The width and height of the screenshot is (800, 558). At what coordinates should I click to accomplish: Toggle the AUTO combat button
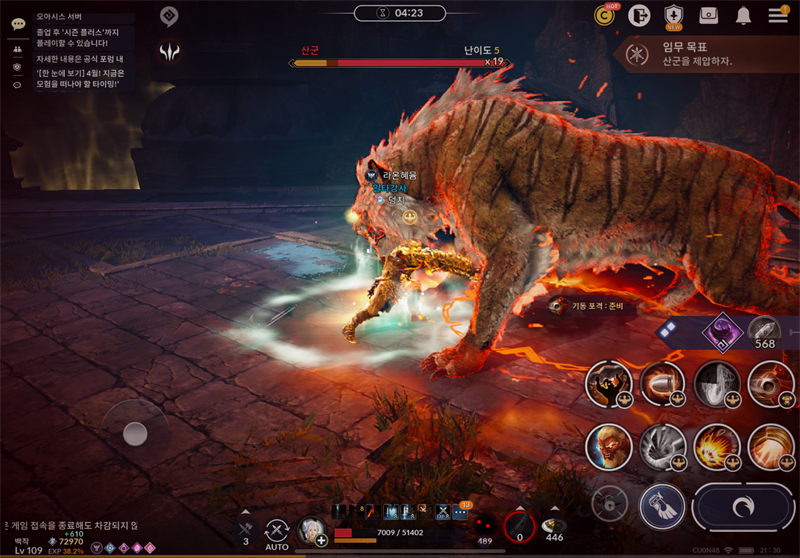(277, 534)
